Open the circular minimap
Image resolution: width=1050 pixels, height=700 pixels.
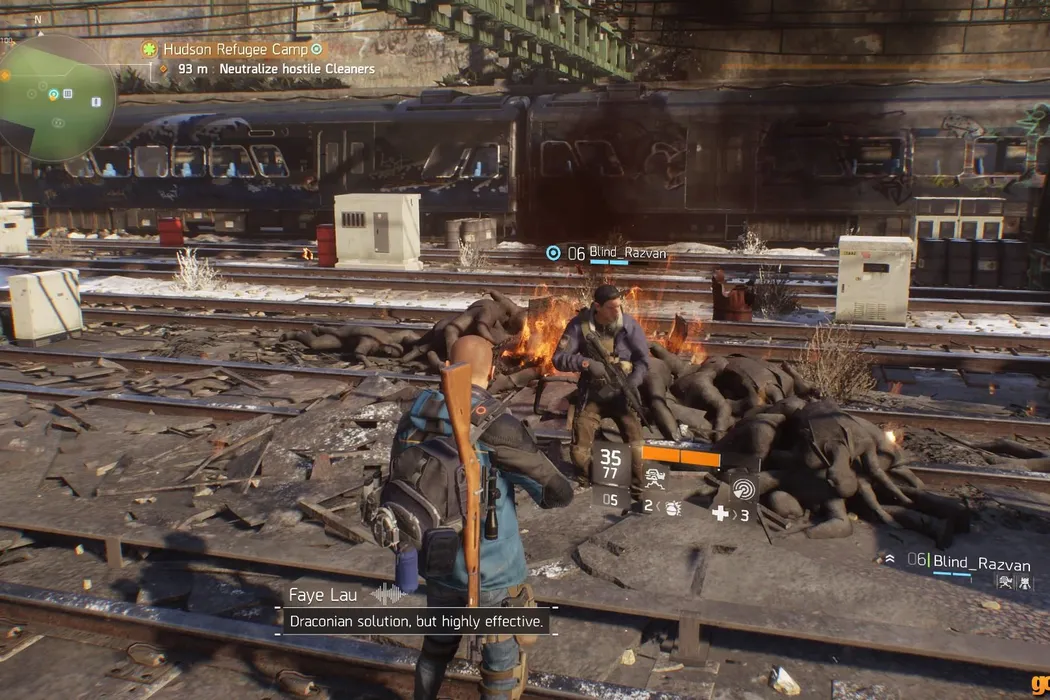tap(56, 98)
